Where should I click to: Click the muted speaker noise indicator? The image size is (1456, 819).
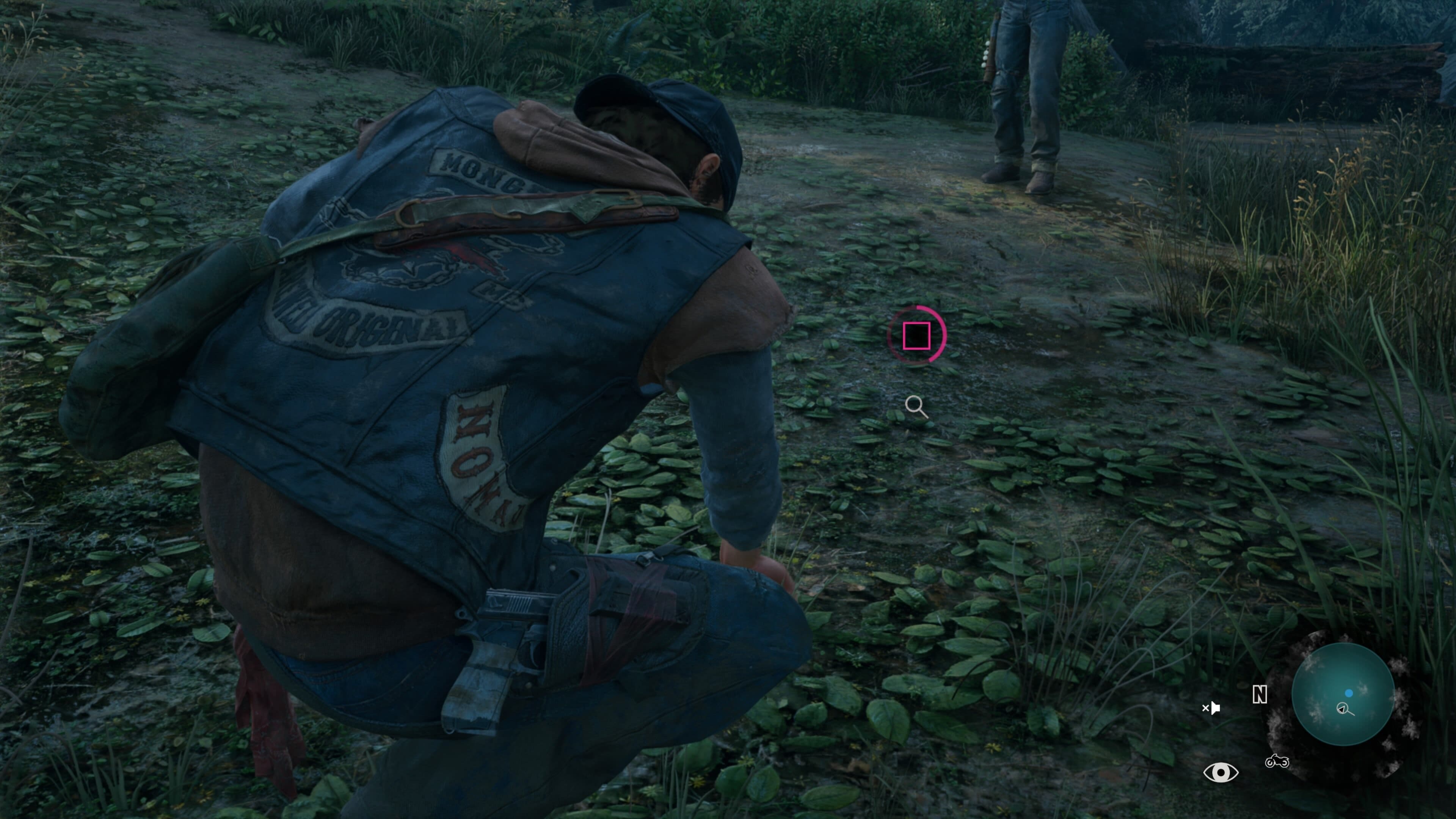point(1211,708)
